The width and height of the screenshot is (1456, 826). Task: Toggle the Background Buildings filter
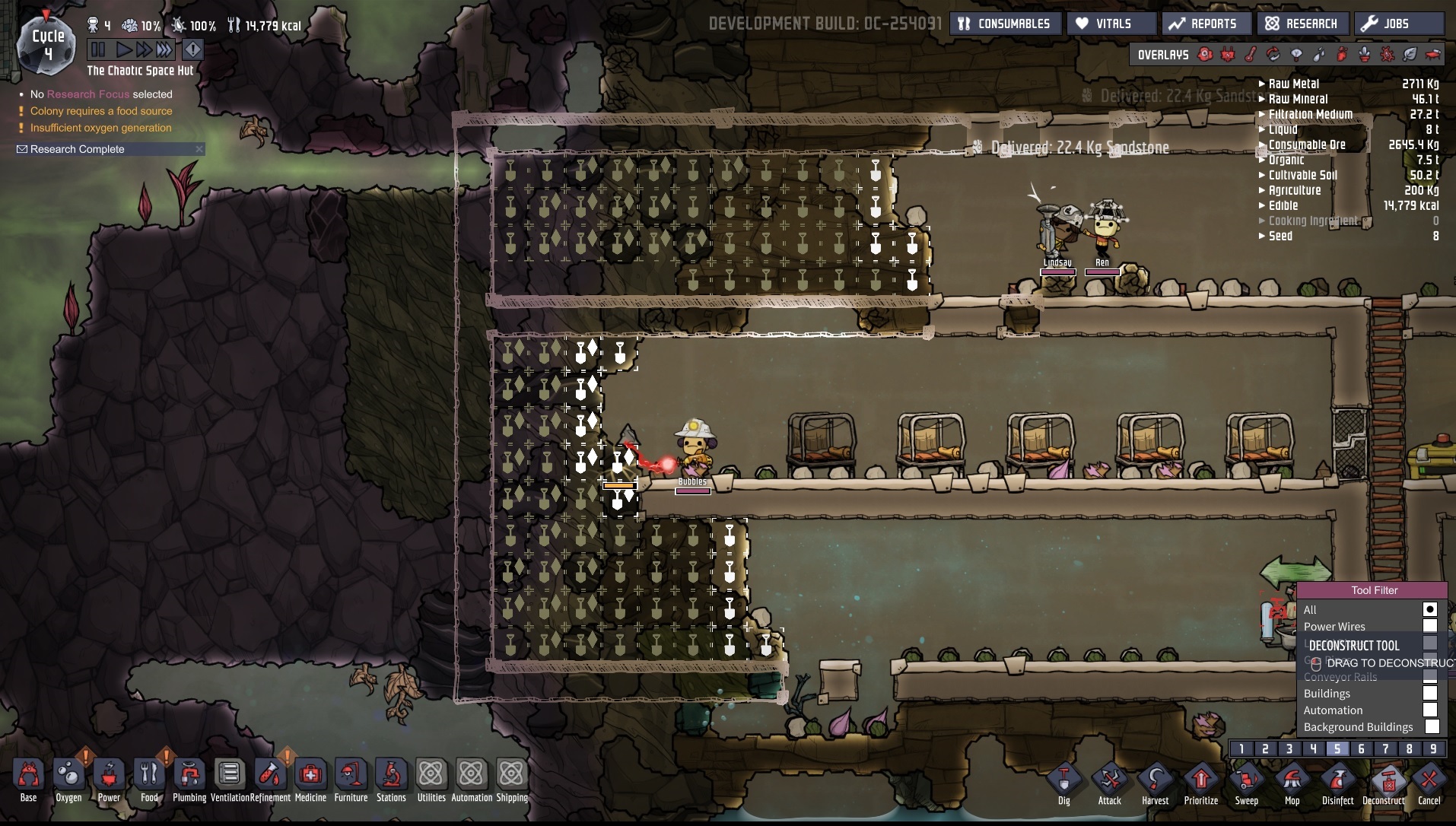coord(1432,726)
